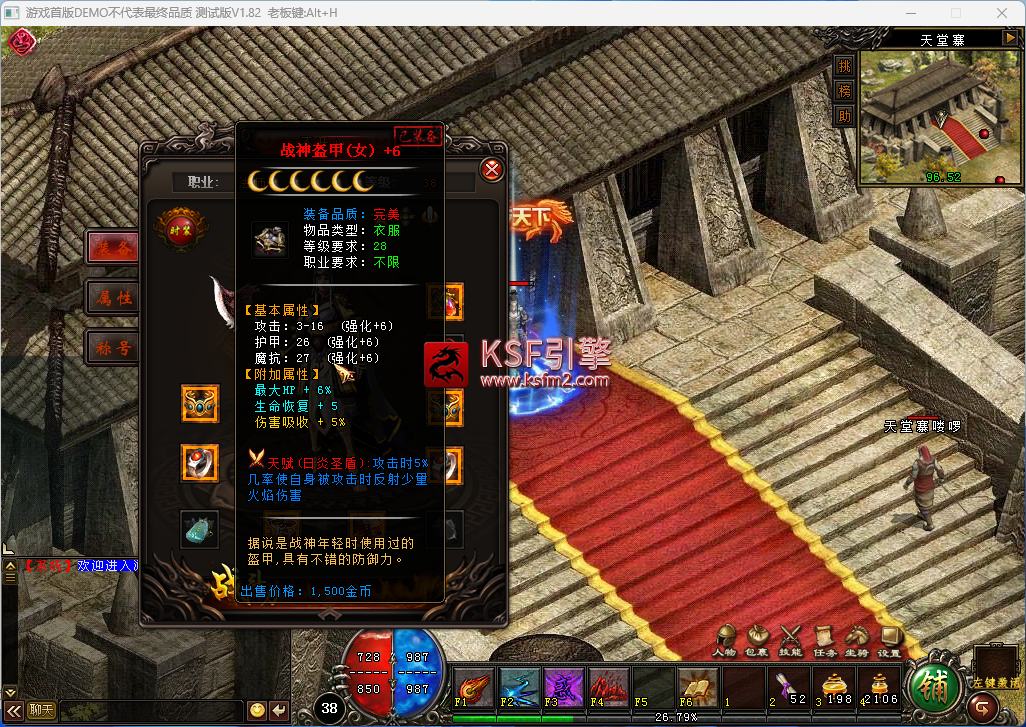1026x727 pixels.
Task: Select the 装备 equipment tab
Action: coord(113,248)
